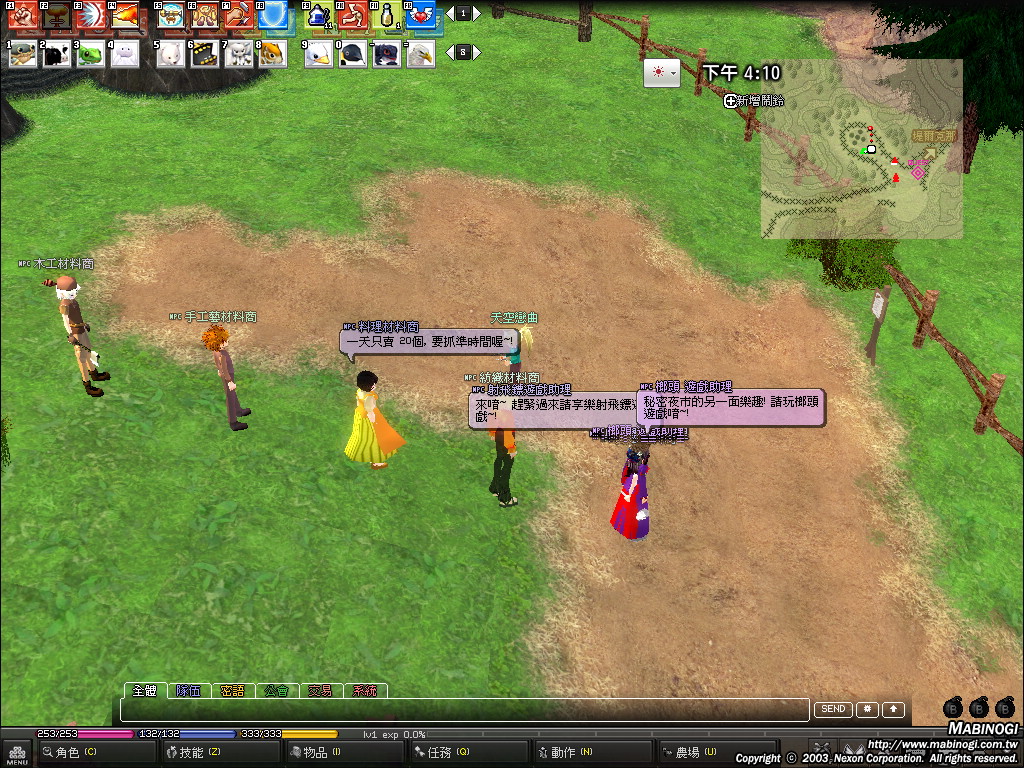Select the 交易 trade chat tab
The width and height of the screenshot is (1024, 768).
(x=320, y=690)
